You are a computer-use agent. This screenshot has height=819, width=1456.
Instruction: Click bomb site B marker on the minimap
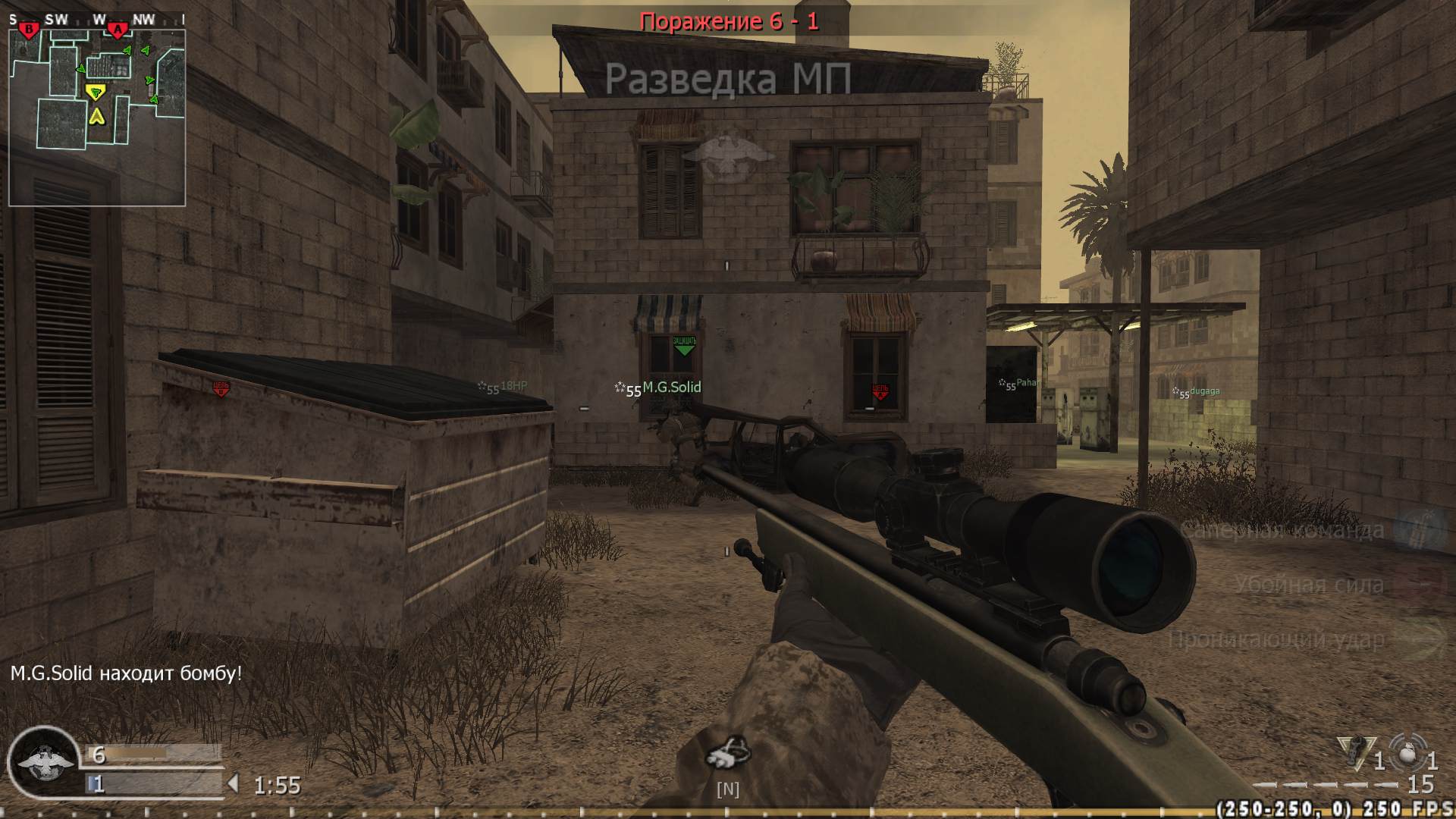click(27, 29)
